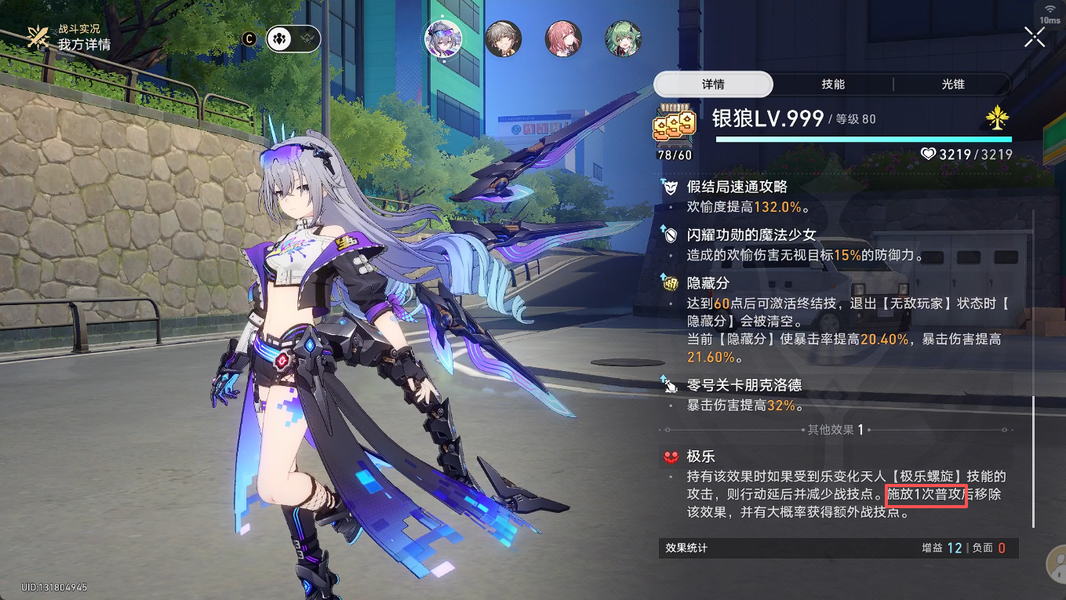Click the 隐藏分 buff entry
The image size is (1066, 600).
point(708,284)
